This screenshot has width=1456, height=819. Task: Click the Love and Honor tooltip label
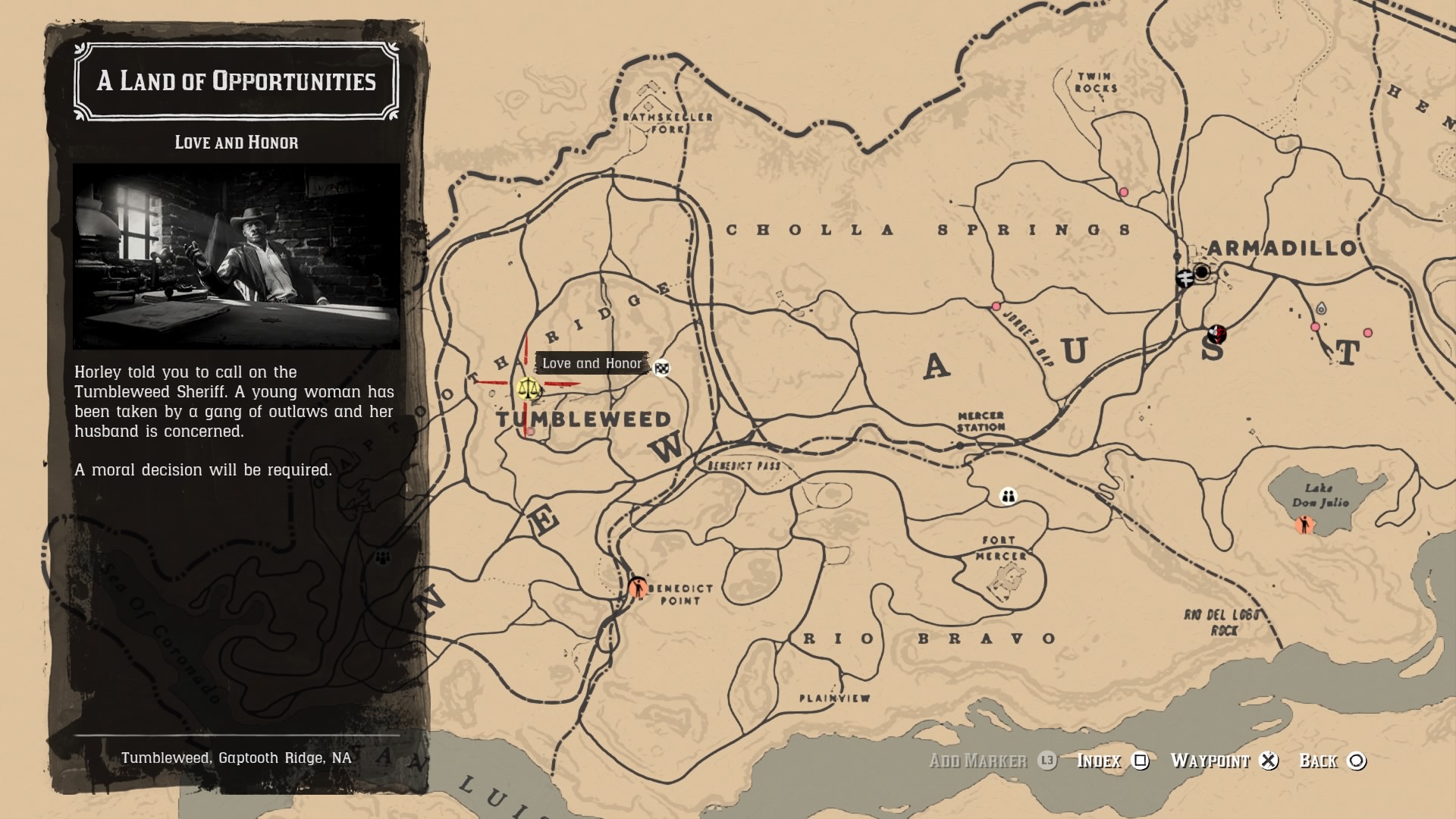click(592, 363)
